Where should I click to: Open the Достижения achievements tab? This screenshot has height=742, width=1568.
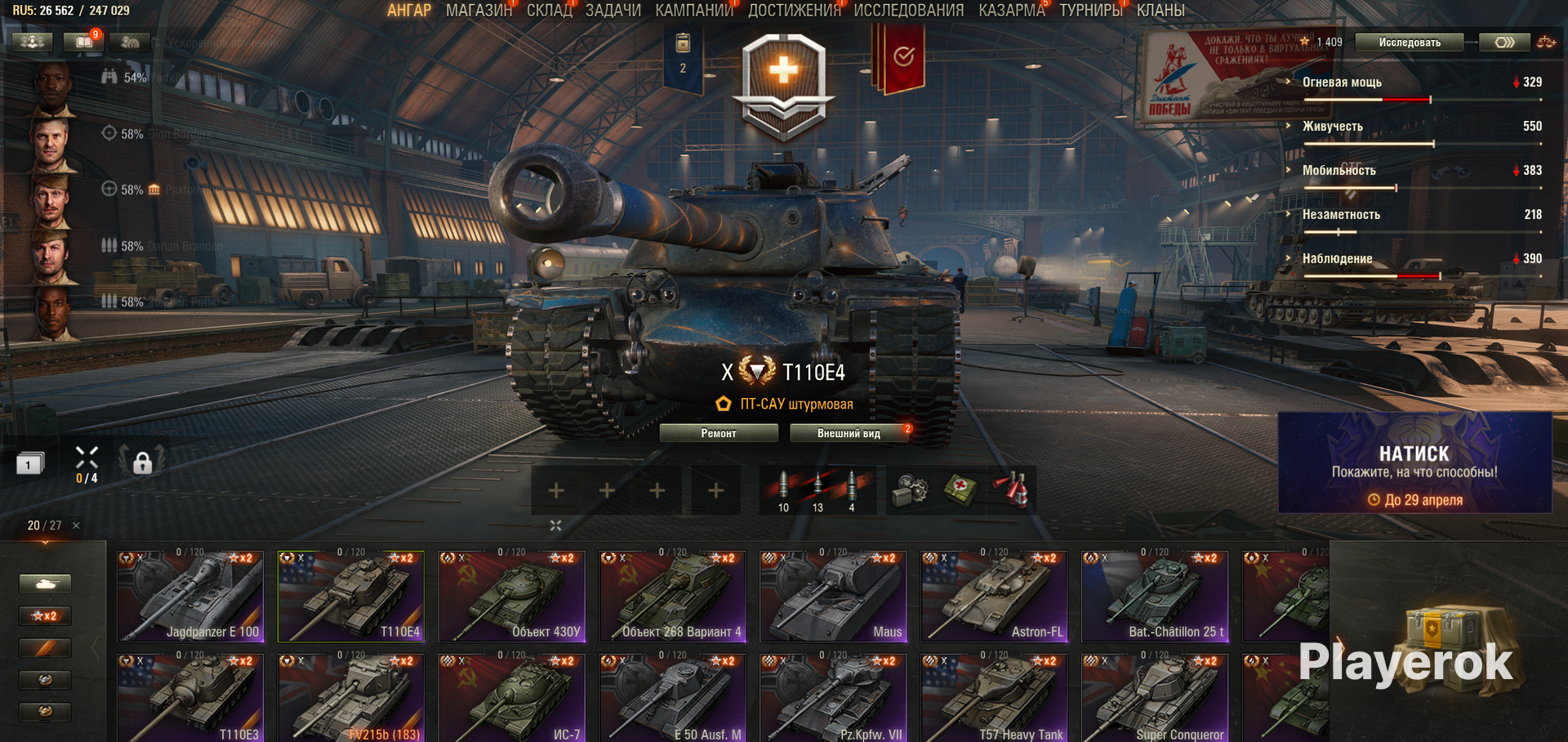click(x=794, y=11)
